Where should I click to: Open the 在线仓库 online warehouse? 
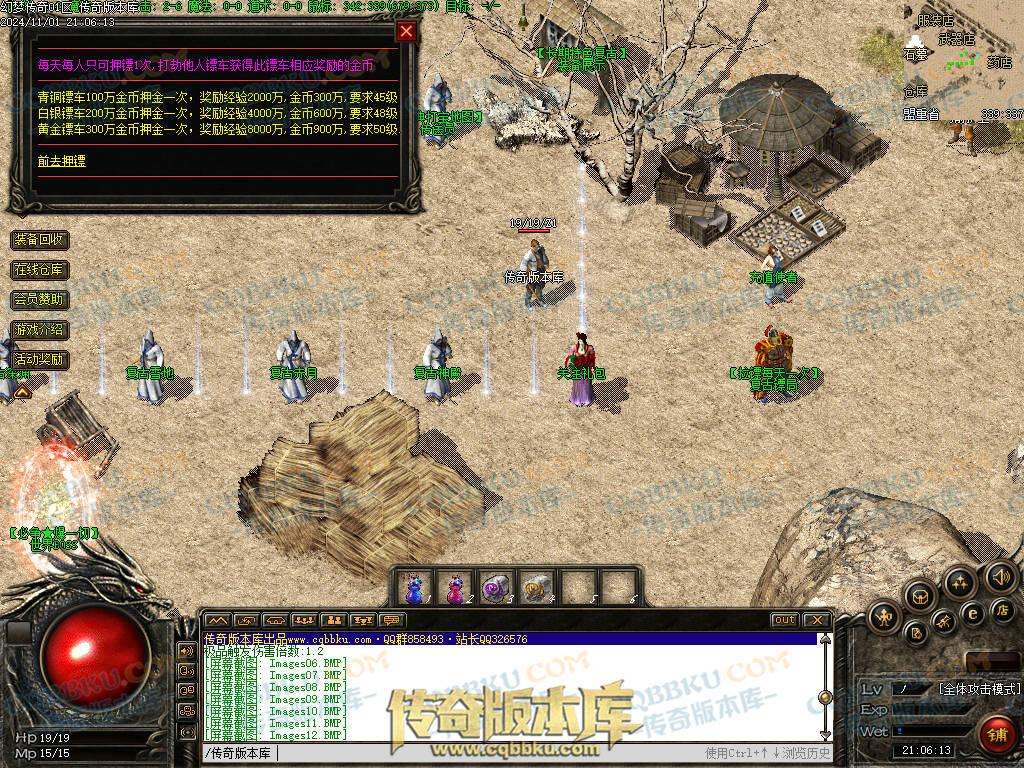click(x=40, y=270)
